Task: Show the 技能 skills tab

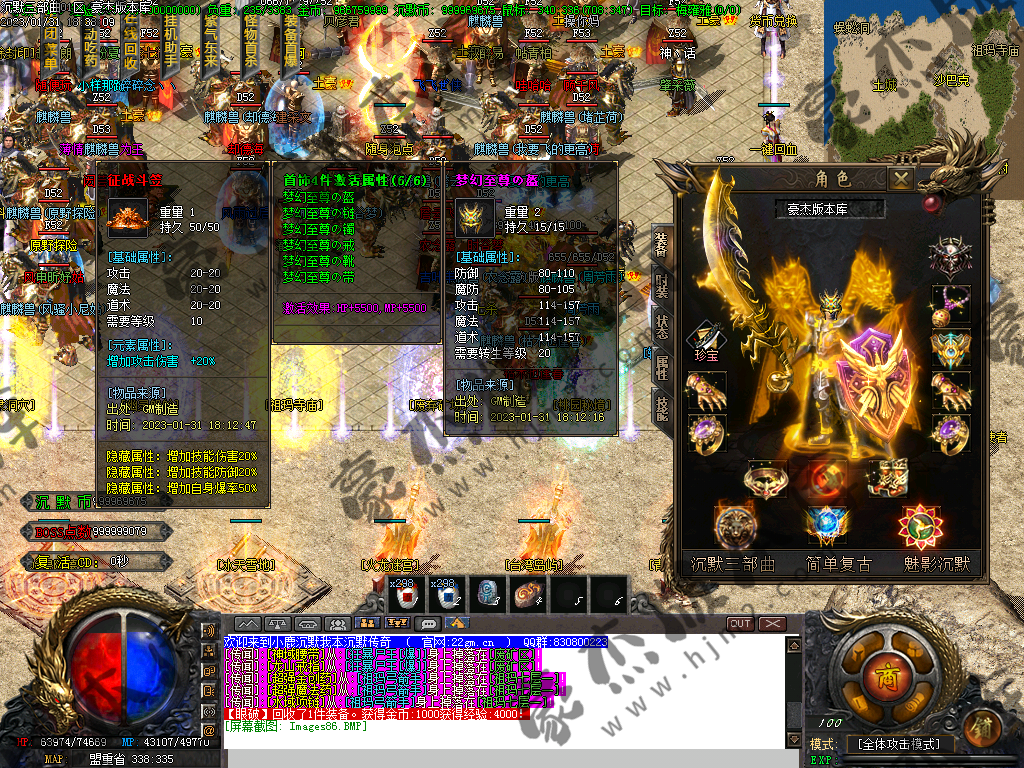Action: tap(661, 407)
